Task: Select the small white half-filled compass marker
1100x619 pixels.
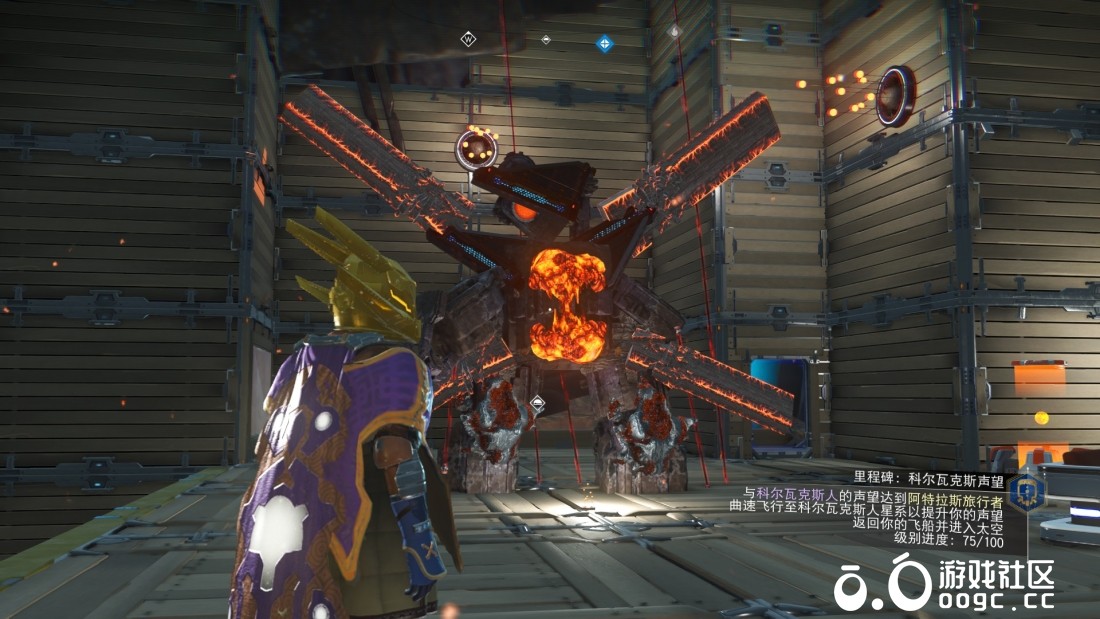Action: [x=546, y=40]
